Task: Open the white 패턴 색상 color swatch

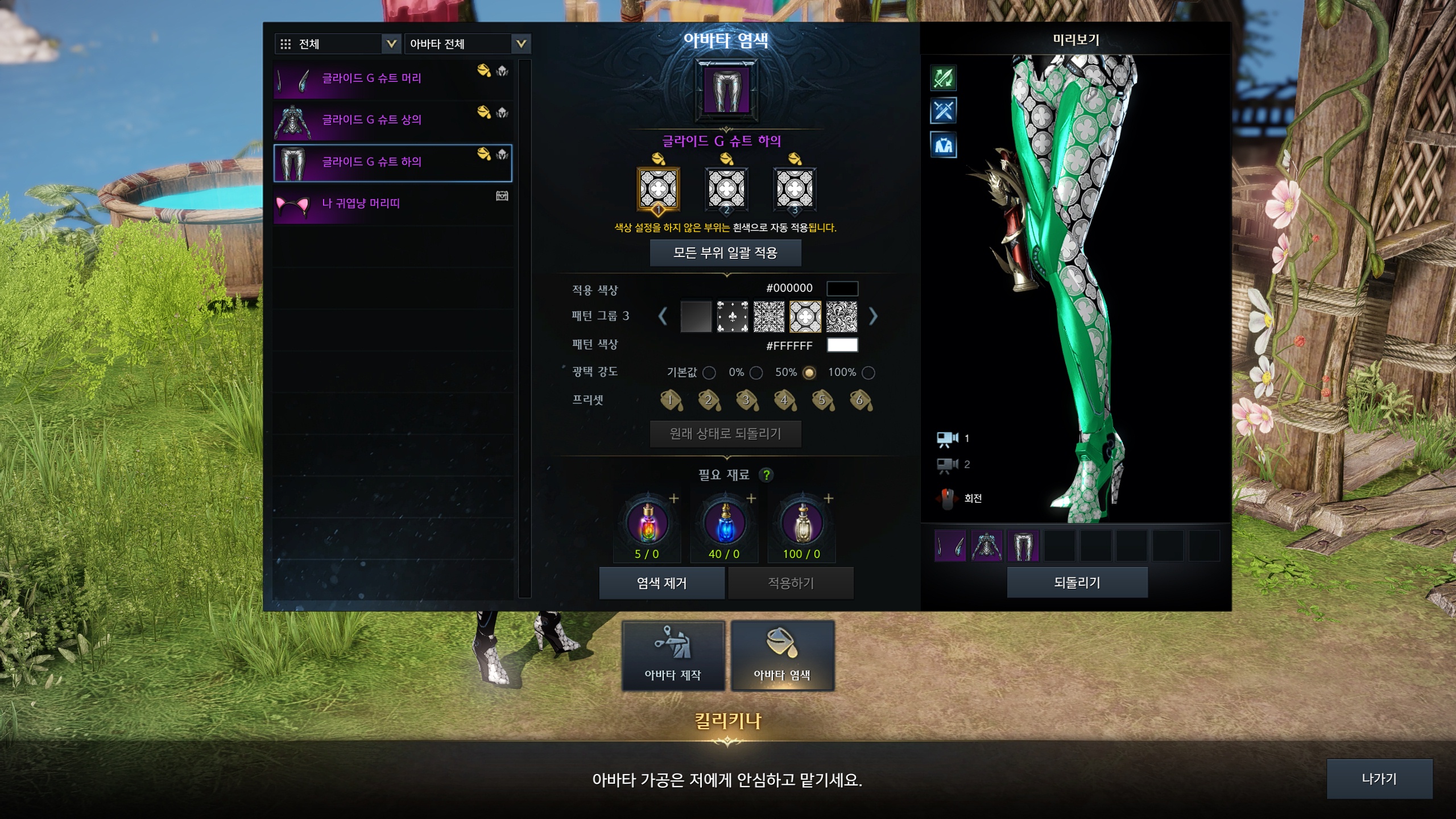Action: point(842,345)
